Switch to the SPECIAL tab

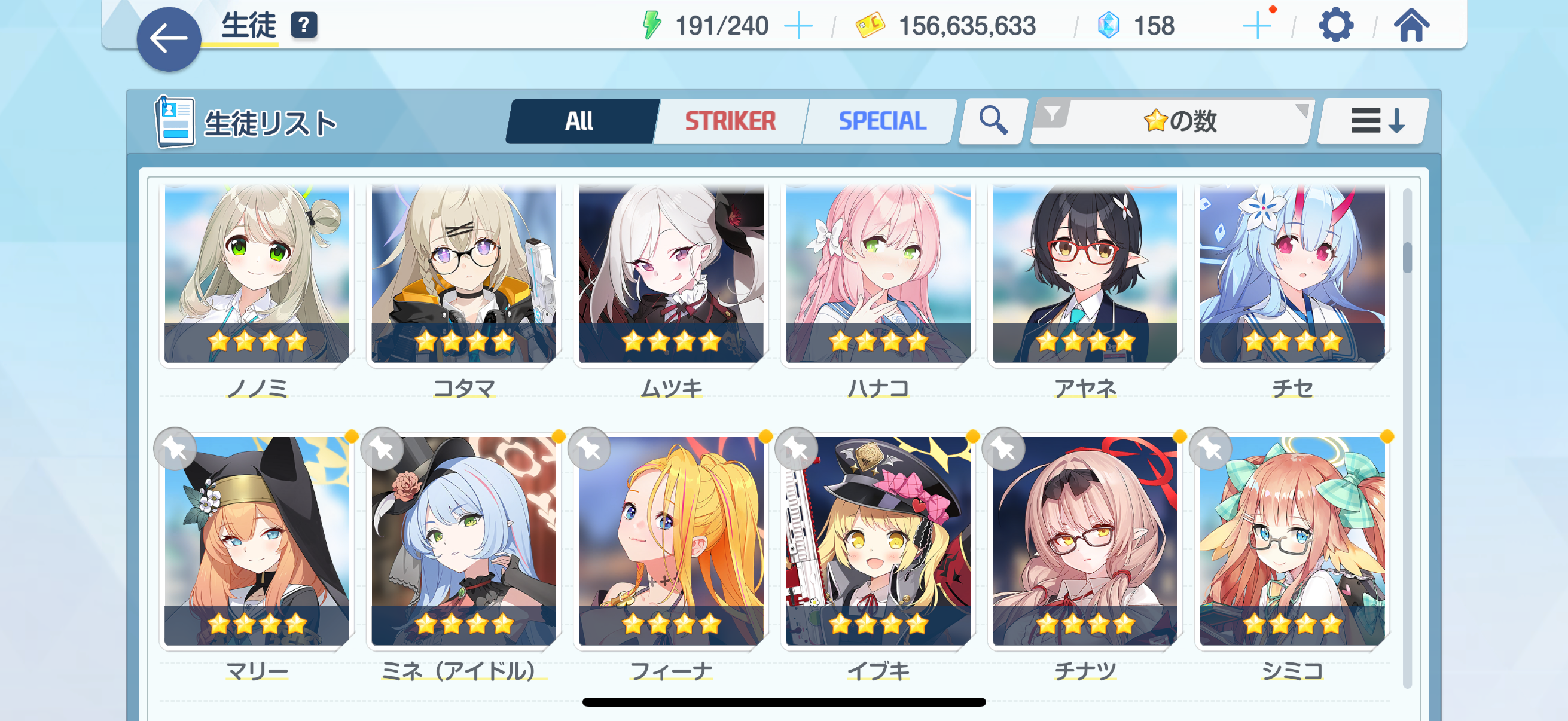coord(882,121)
